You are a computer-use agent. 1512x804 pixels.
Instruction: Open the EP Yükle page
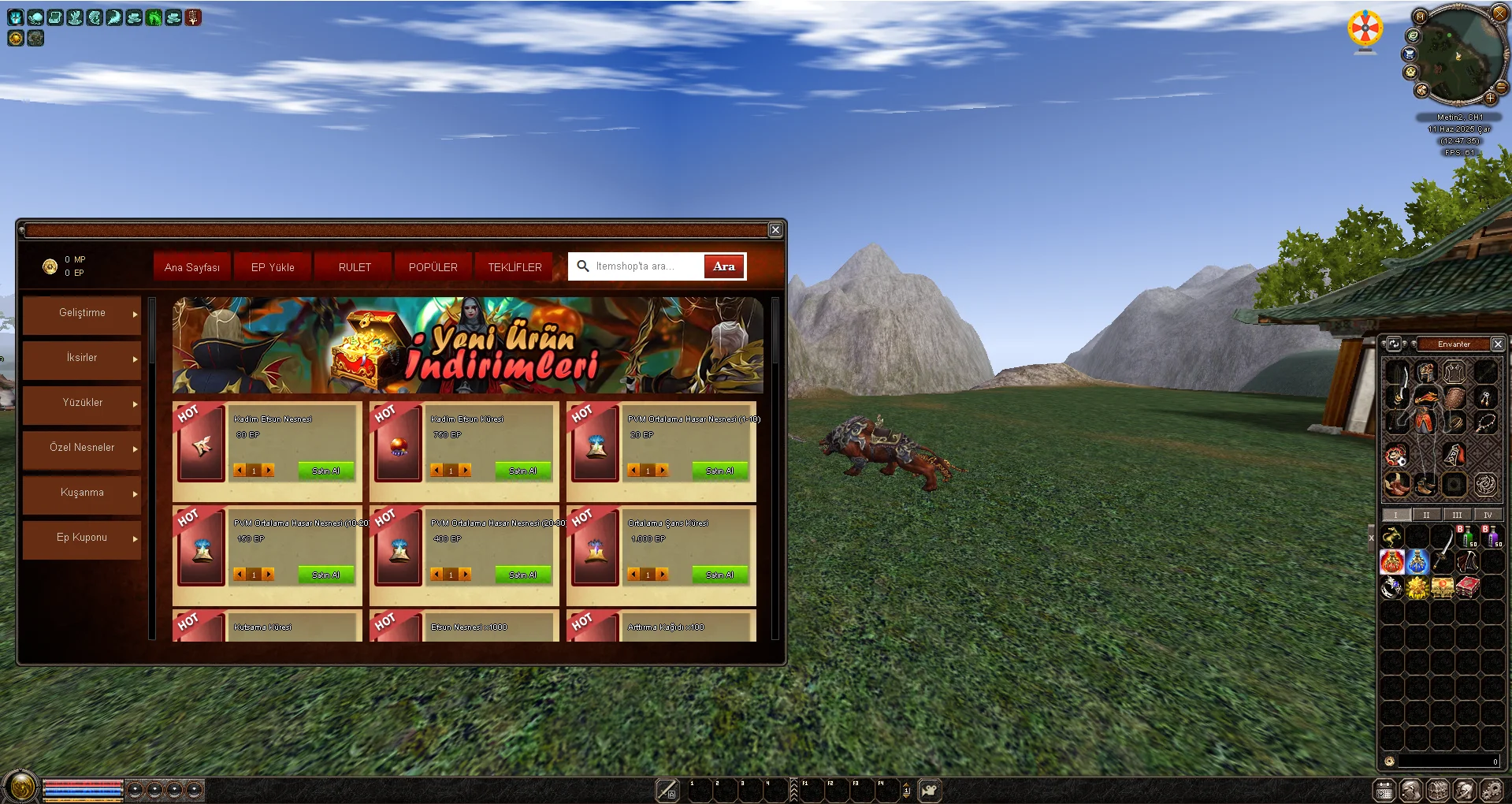click(273, 267)
